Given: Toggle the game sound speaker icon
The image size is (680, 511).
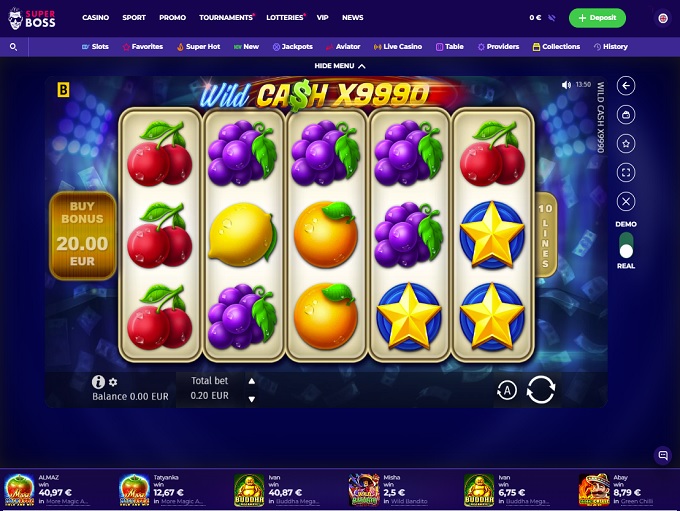Looking at the screenshot, I should [567, 85].
